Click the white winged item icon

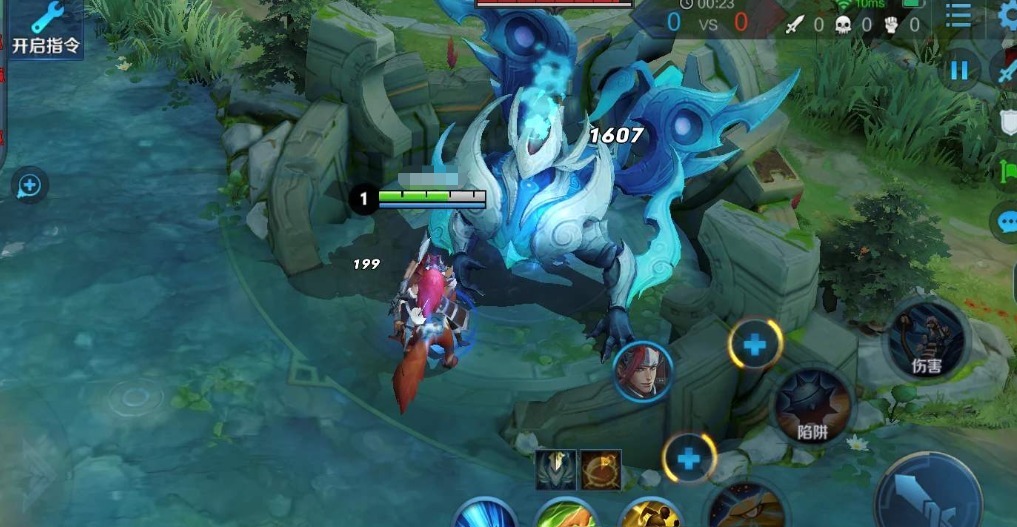[554, 470]
